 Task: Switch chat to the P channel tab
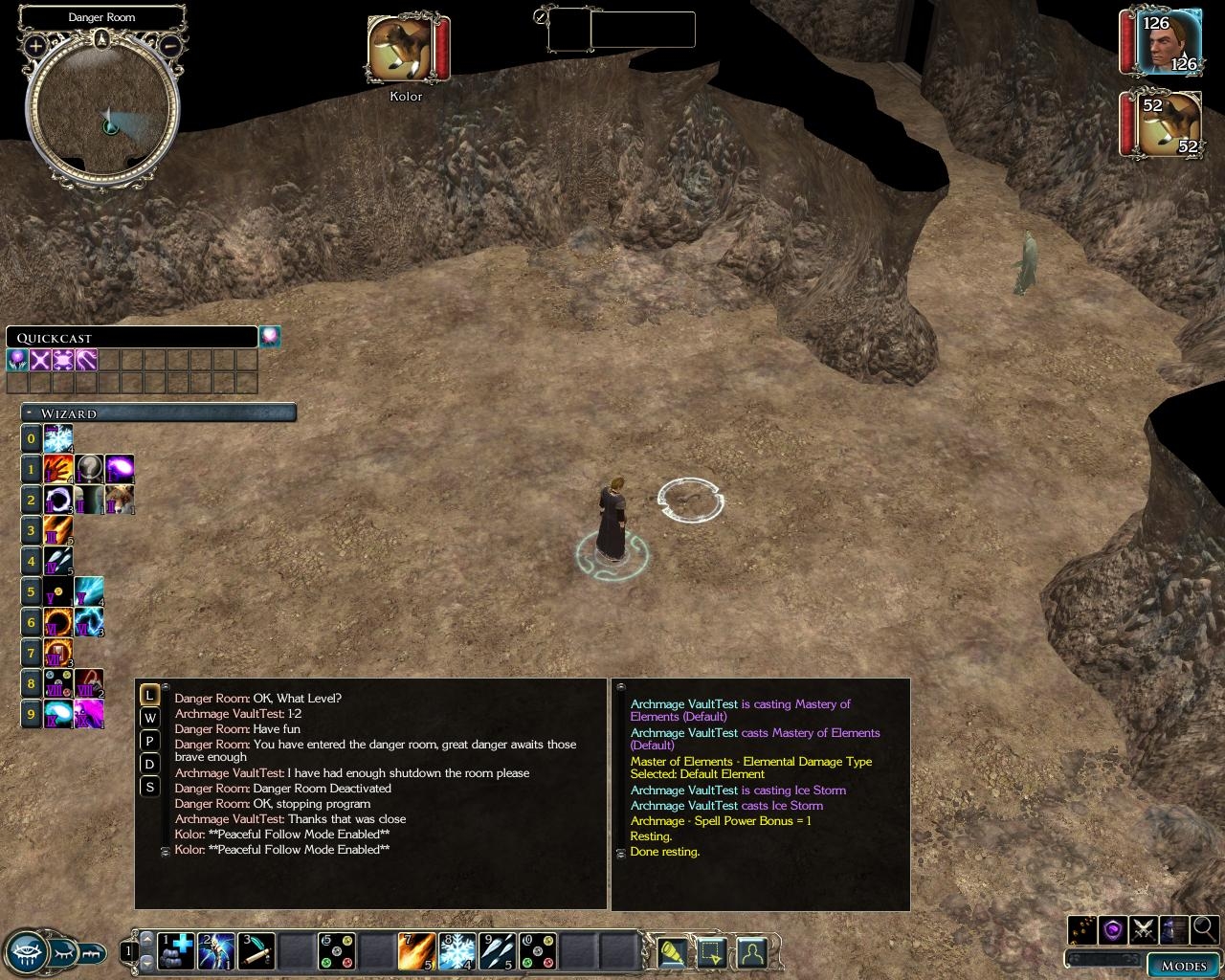click(149, 741)
